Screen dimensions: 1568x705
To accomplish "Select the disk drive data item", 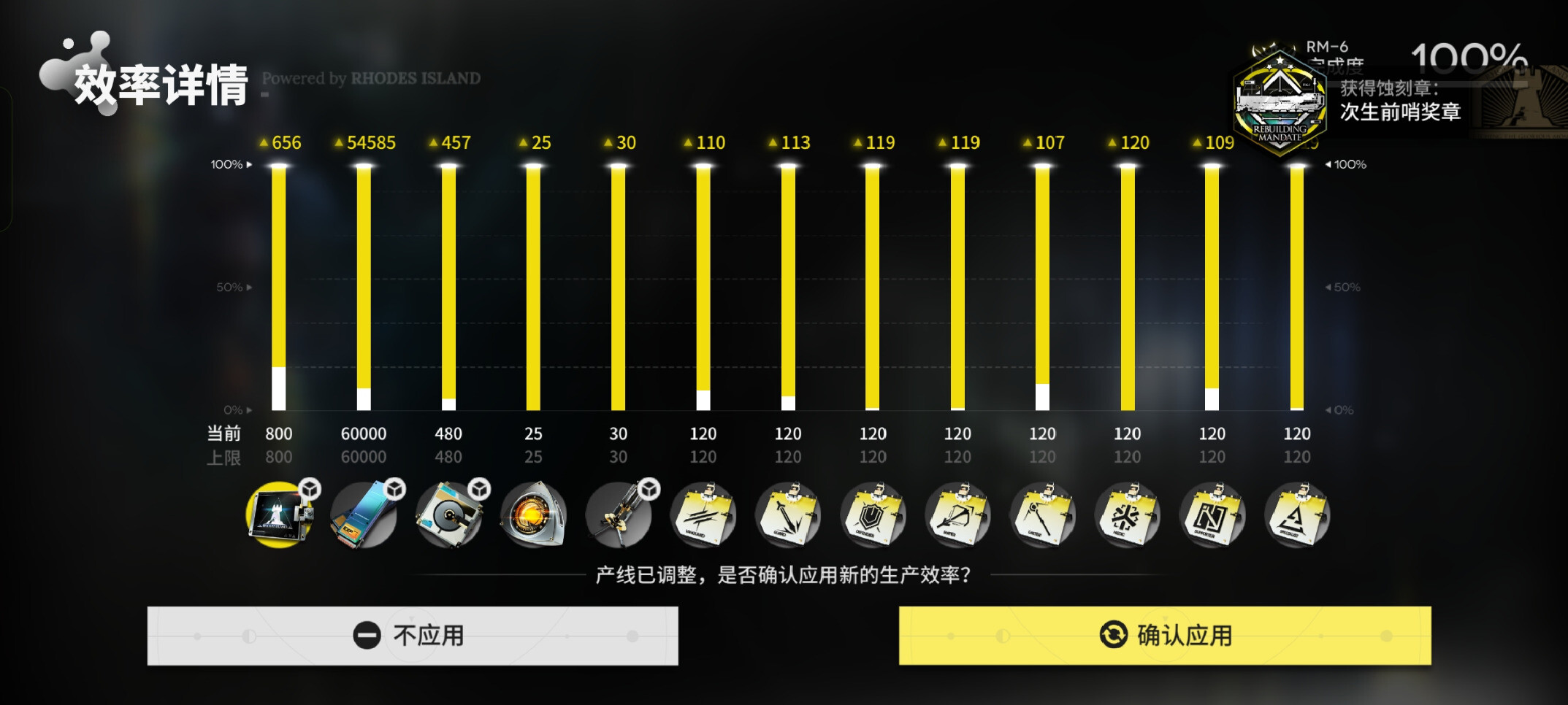I will (x=448, y=515).
